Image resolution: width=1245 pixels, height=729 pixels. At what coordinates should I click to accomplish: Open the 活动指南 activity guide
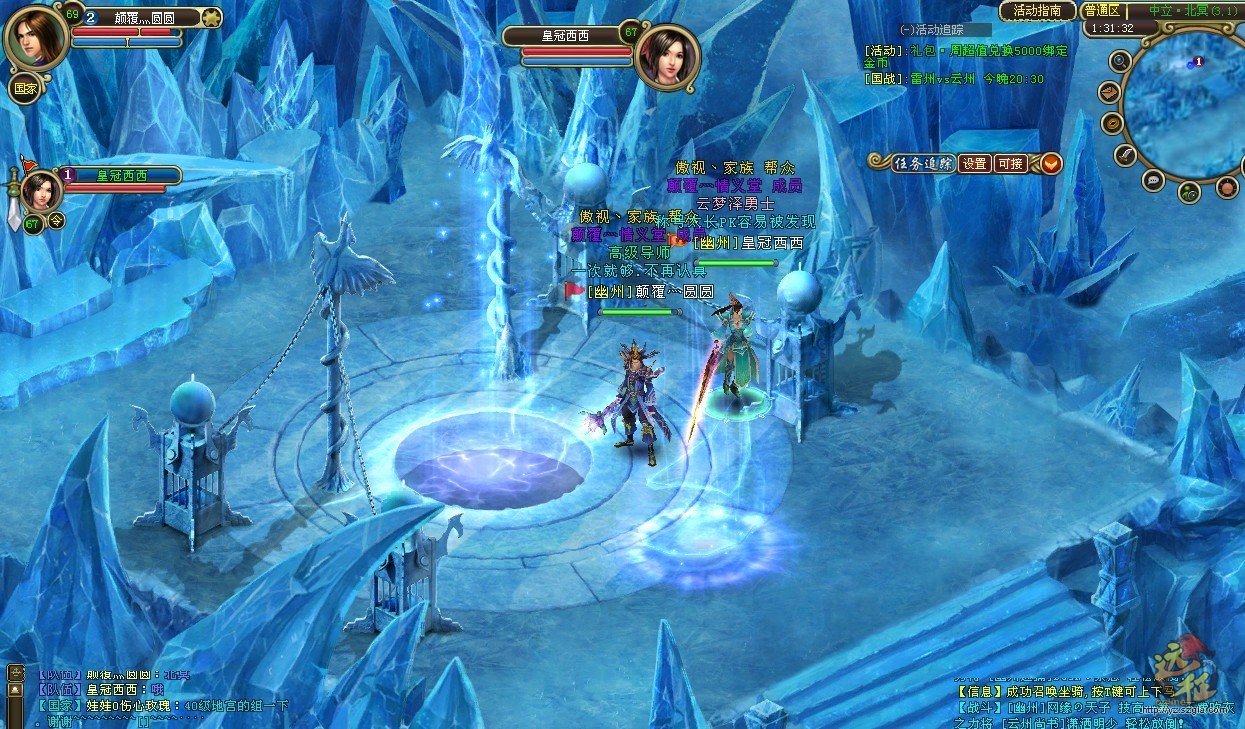[1037, 10]
